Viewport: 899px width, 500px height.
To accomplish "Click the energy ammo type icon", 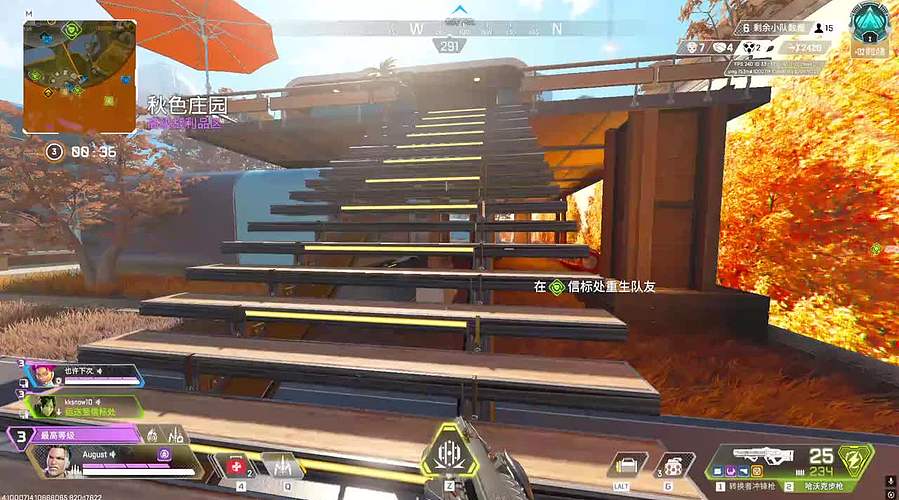I will coord(855,461).
